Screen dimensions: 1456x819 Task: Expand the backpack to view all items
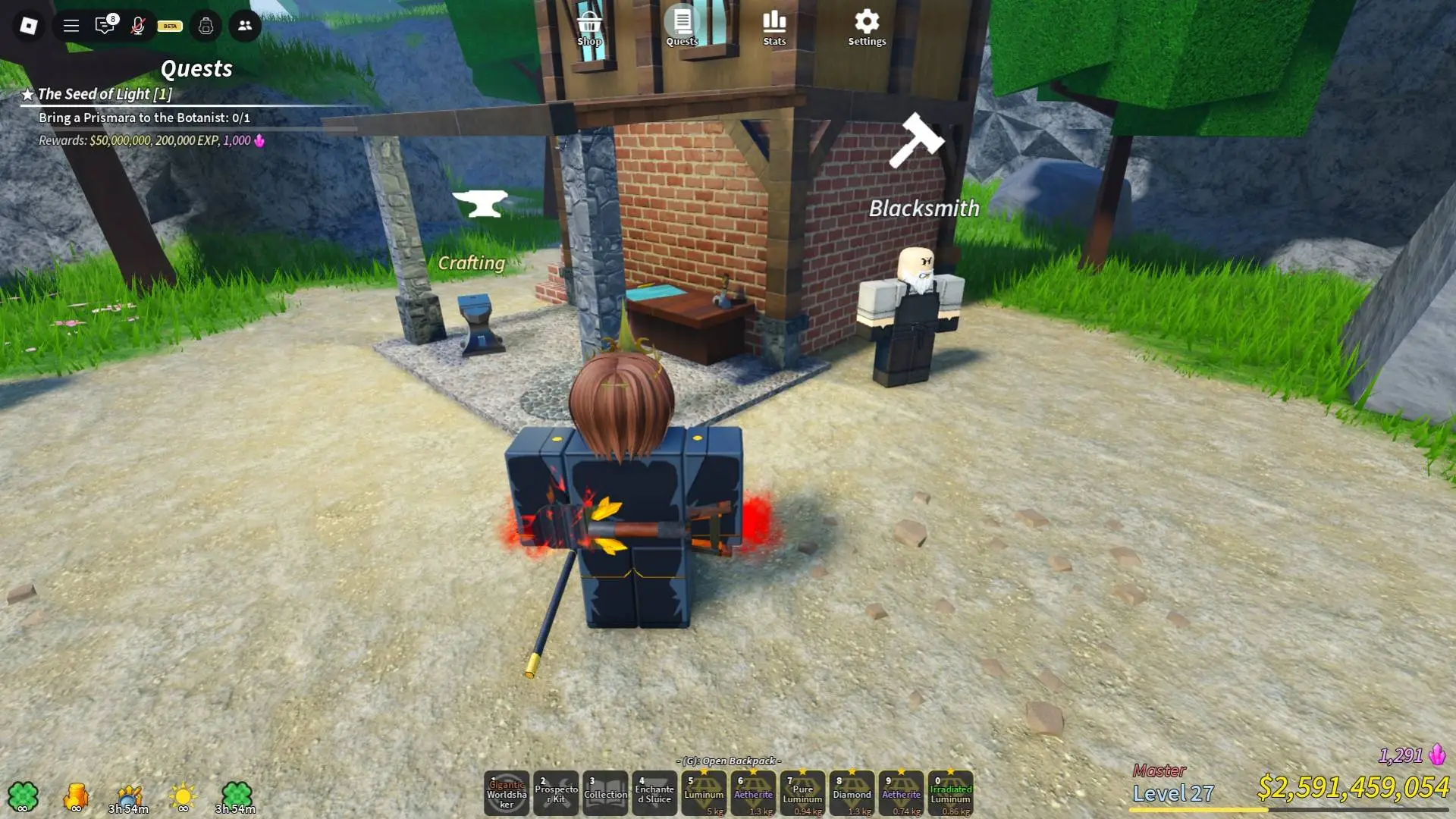728,761
